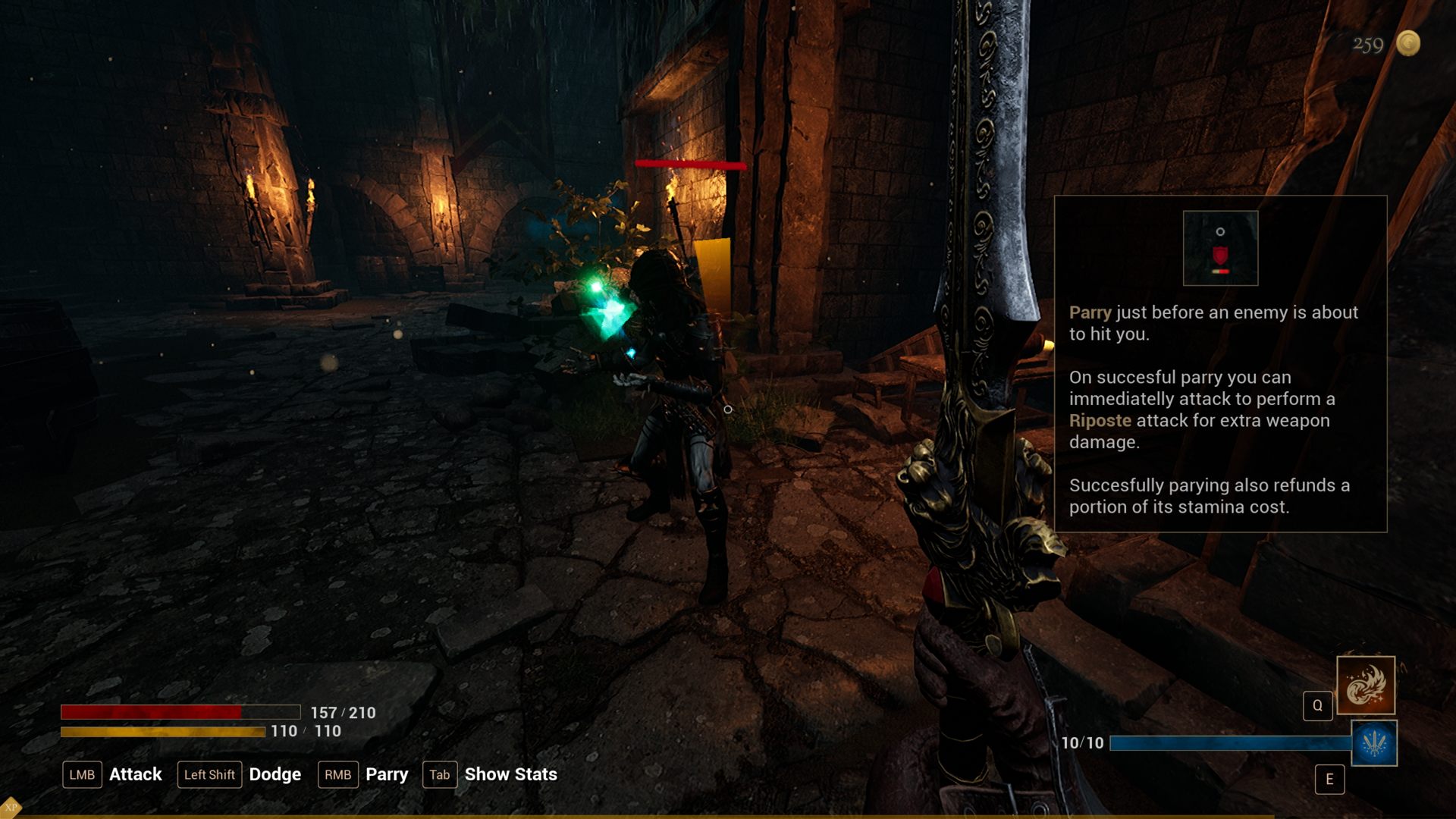Click the parry tutorial shield thumbnail
This screenshot has width=1456, height=819.
point(1220,249)
